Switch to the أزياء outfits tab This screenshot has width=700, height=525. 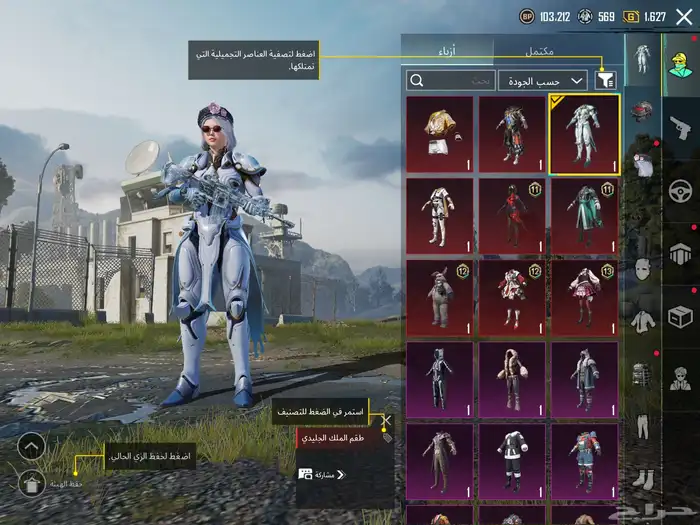click(447, 50)
